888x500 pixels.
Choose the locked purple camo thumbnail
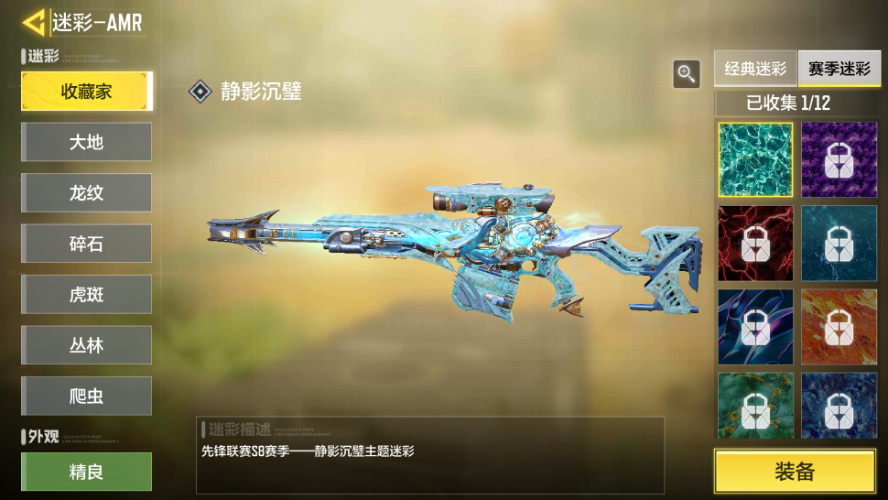tap(839, 159)
